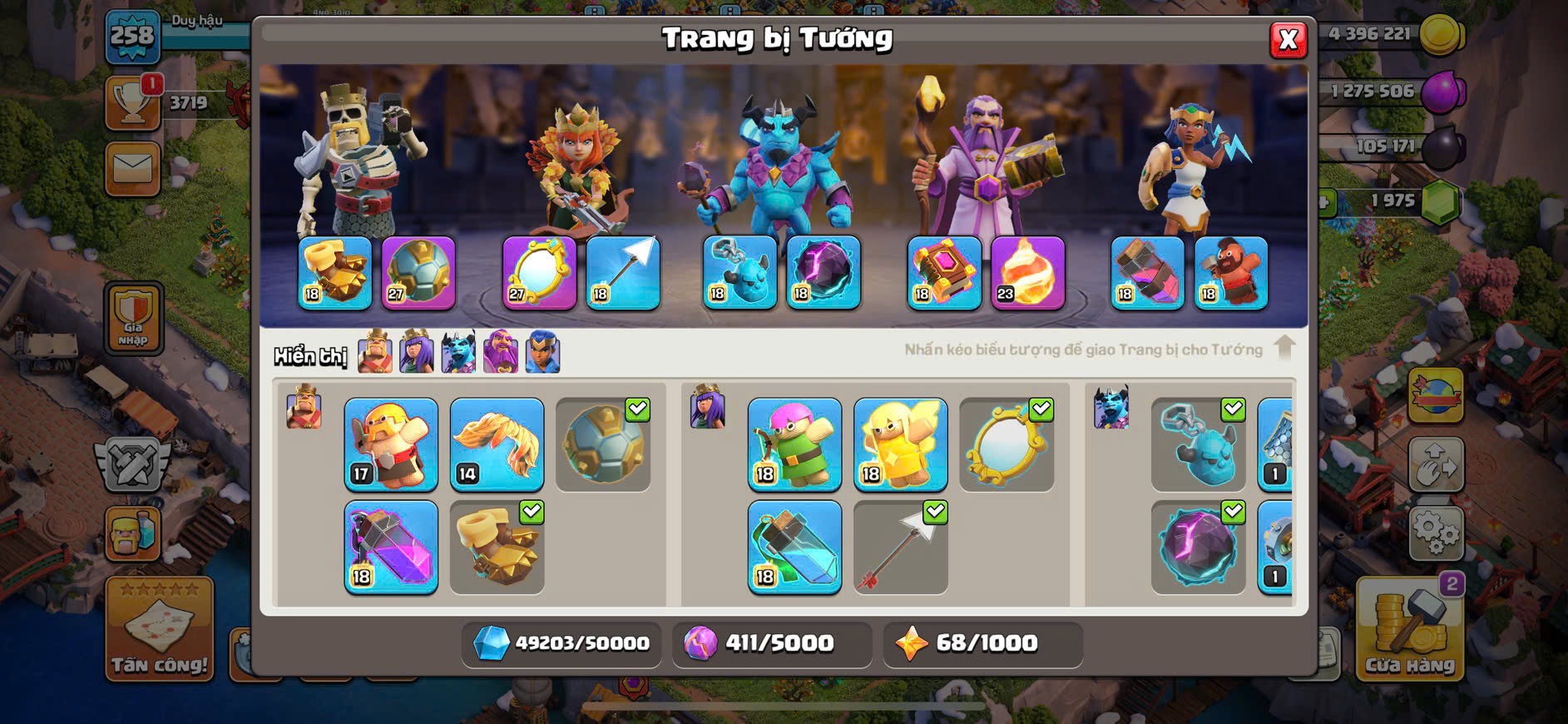Tap Champion's equipped Hog Rider Puppet slot
Screen dimensions: 1568x724
click(x=1231, y=273)
